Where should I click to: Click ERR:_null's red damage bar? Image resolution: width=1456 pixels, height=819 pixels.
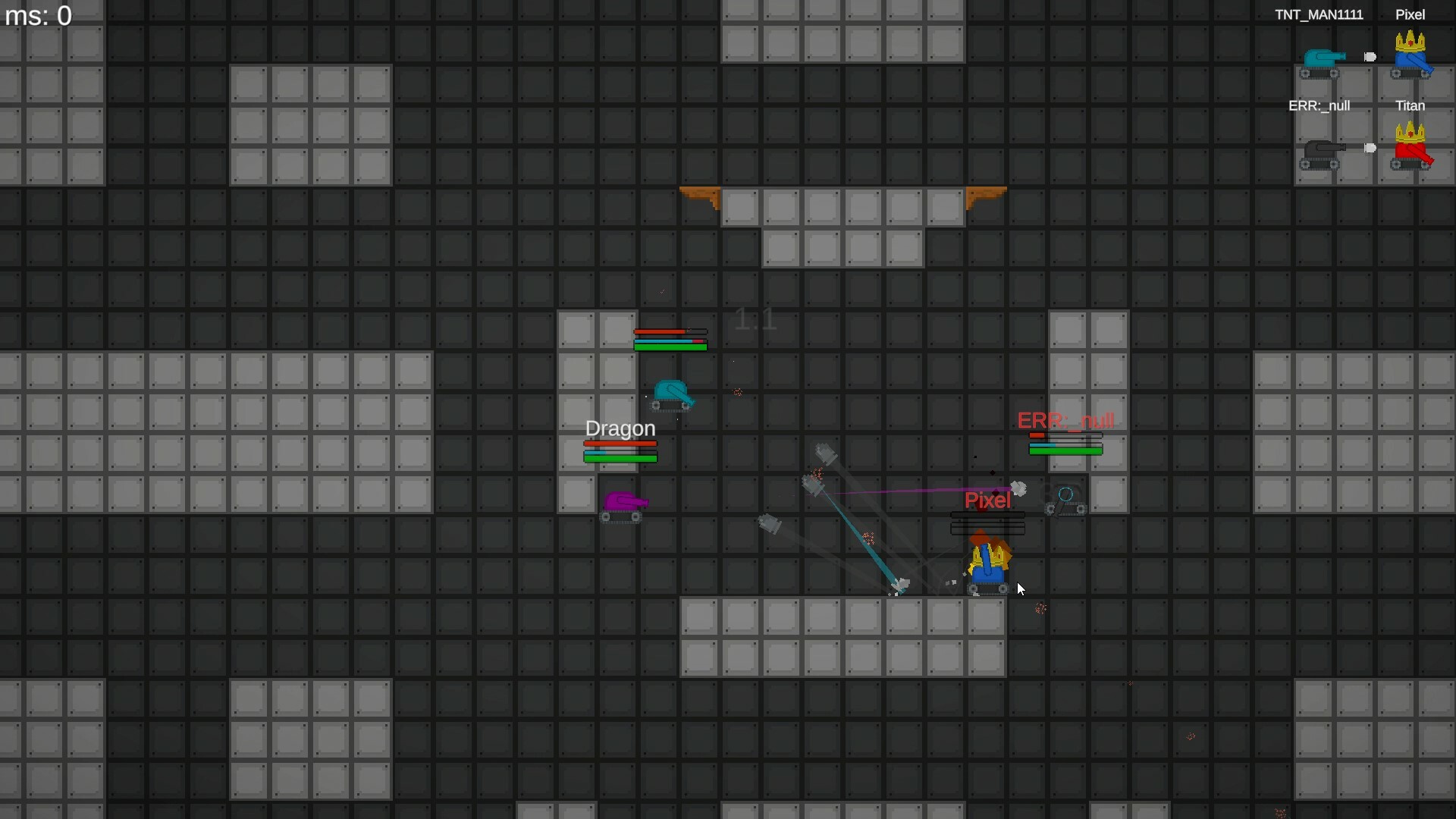pos(1065,436)
